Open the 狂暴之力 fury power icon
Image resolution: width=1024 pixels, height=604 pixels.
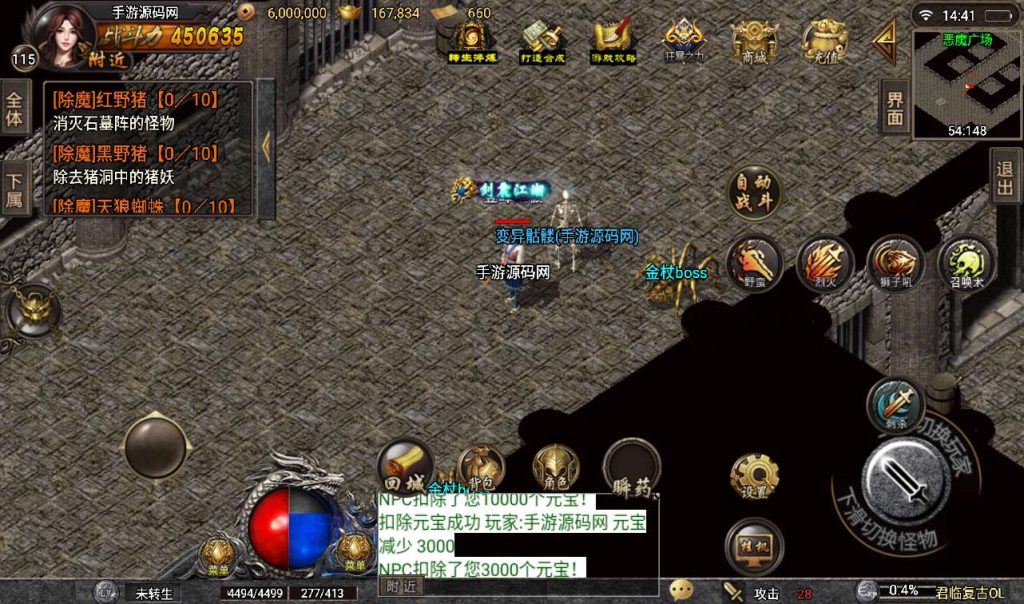pyautogui.click(x=685, y=42)
